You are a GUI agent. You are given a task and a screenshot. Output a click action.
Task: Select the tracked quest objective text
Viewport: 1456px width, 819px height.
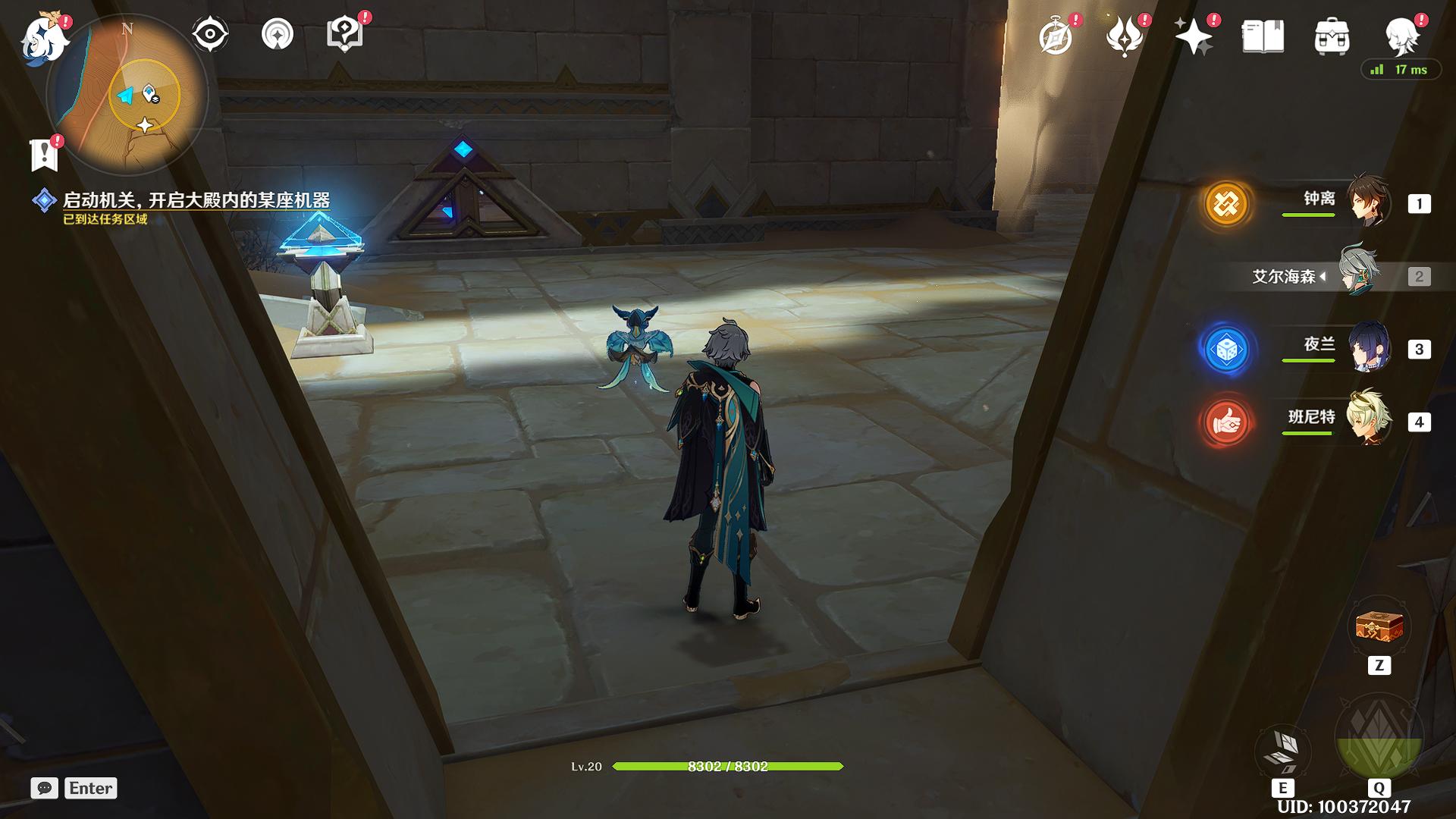[196, 200]
